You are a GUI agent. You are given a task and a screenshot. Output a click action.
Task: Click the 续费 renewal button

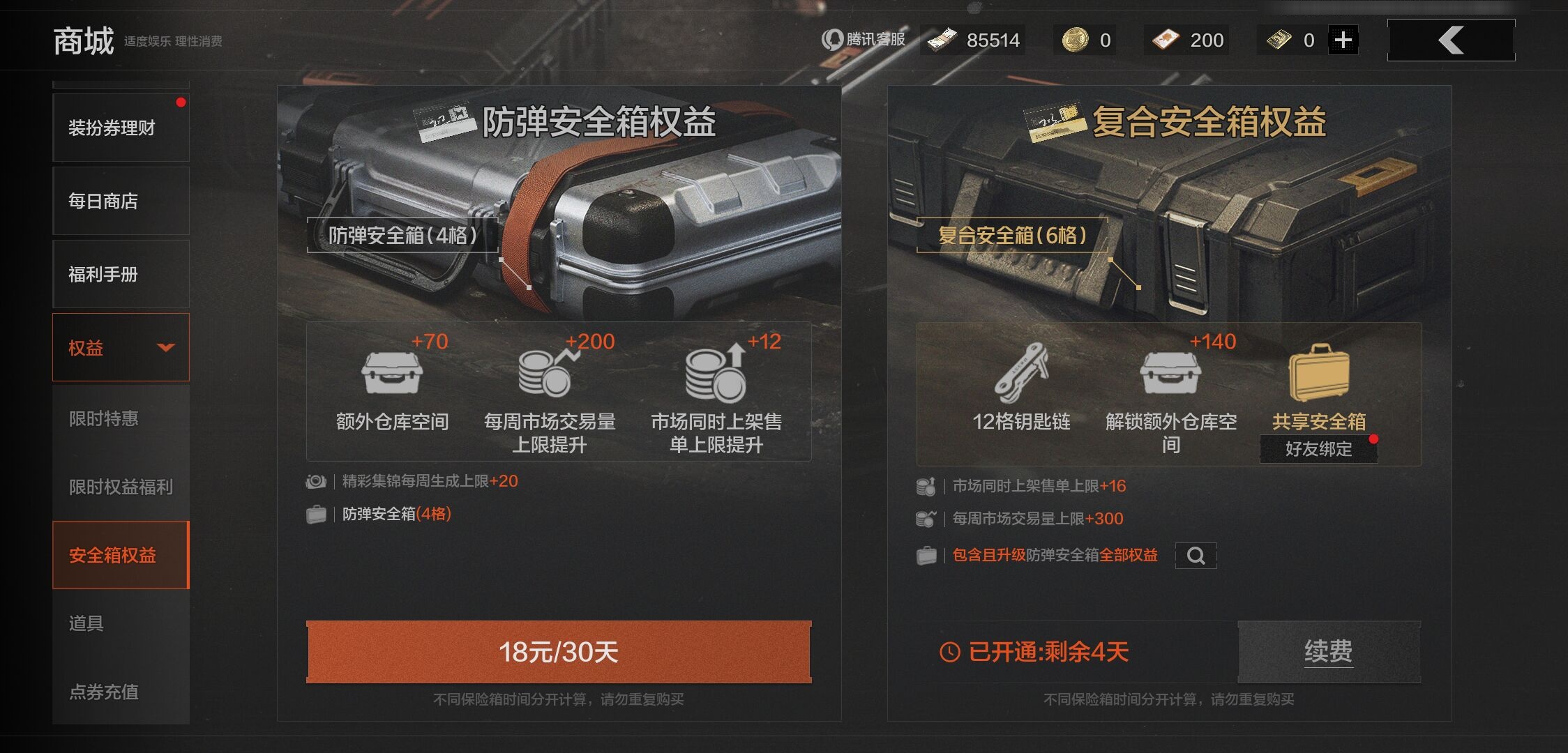click(x=1329, y=650)
